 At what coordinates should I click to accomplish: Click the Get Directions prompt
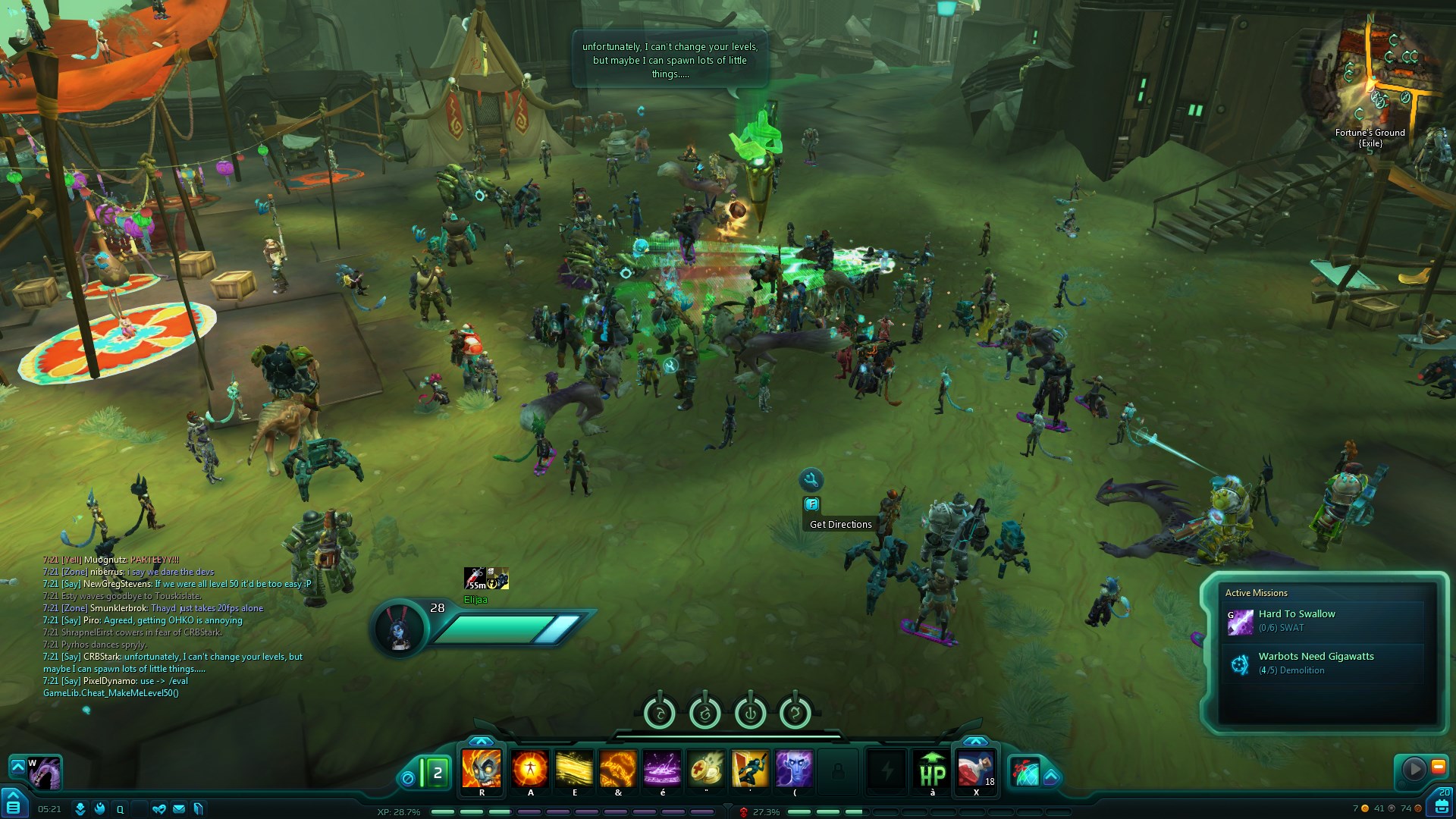point(840,524)
